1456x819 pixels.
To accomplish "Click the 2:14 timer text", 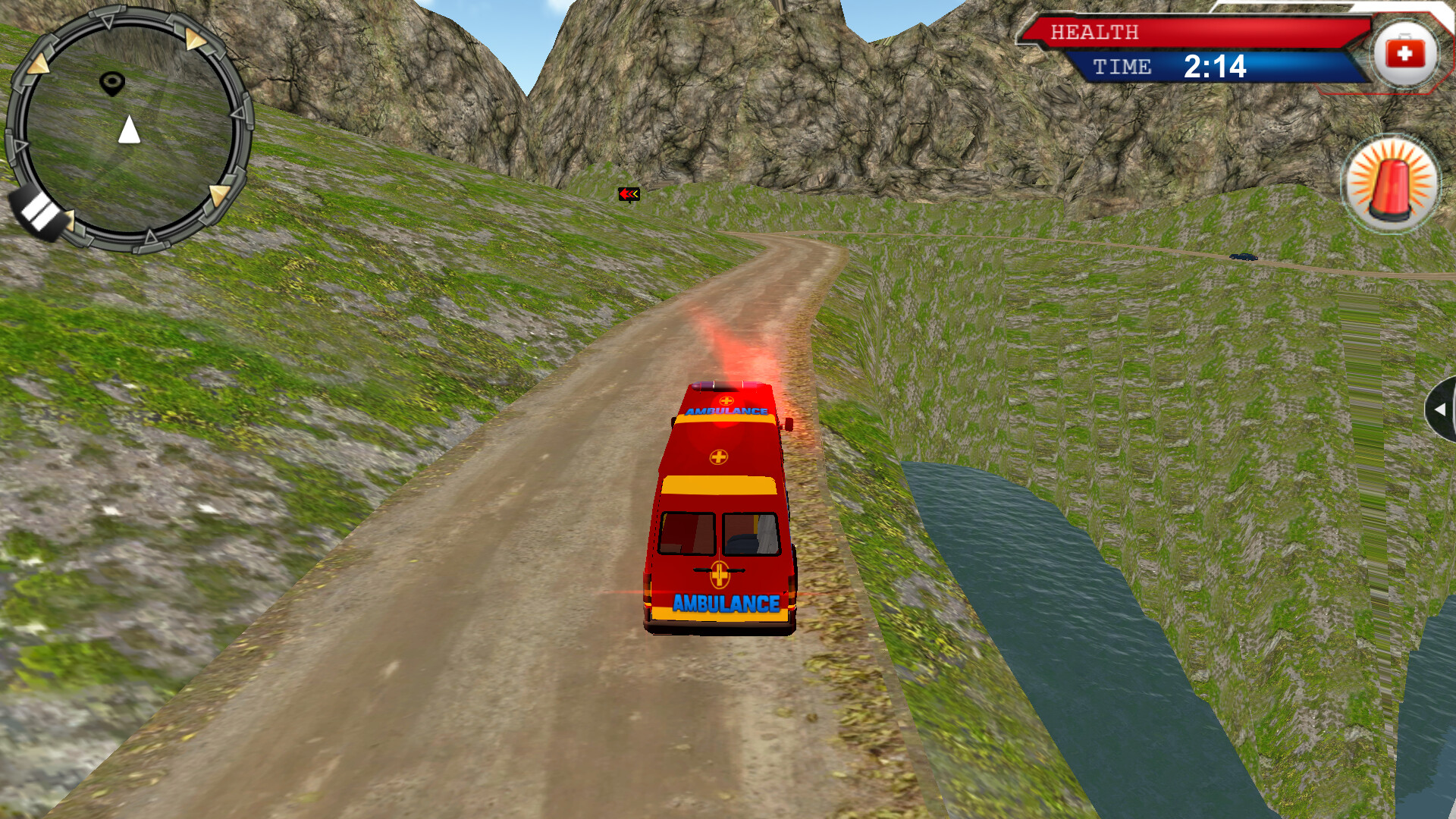I will click(1216, 67).
